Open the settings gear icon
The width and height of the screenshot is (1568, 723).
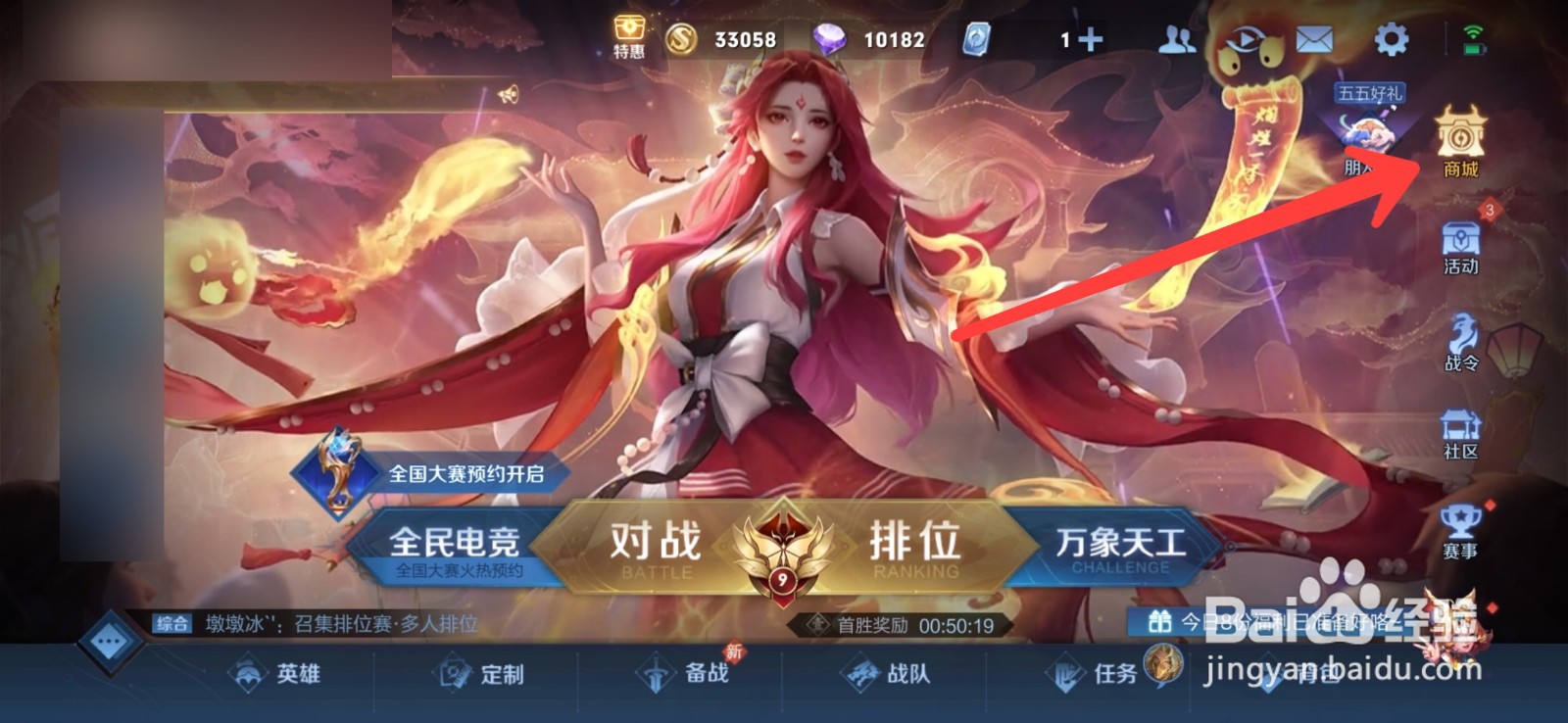(1393, 39)
